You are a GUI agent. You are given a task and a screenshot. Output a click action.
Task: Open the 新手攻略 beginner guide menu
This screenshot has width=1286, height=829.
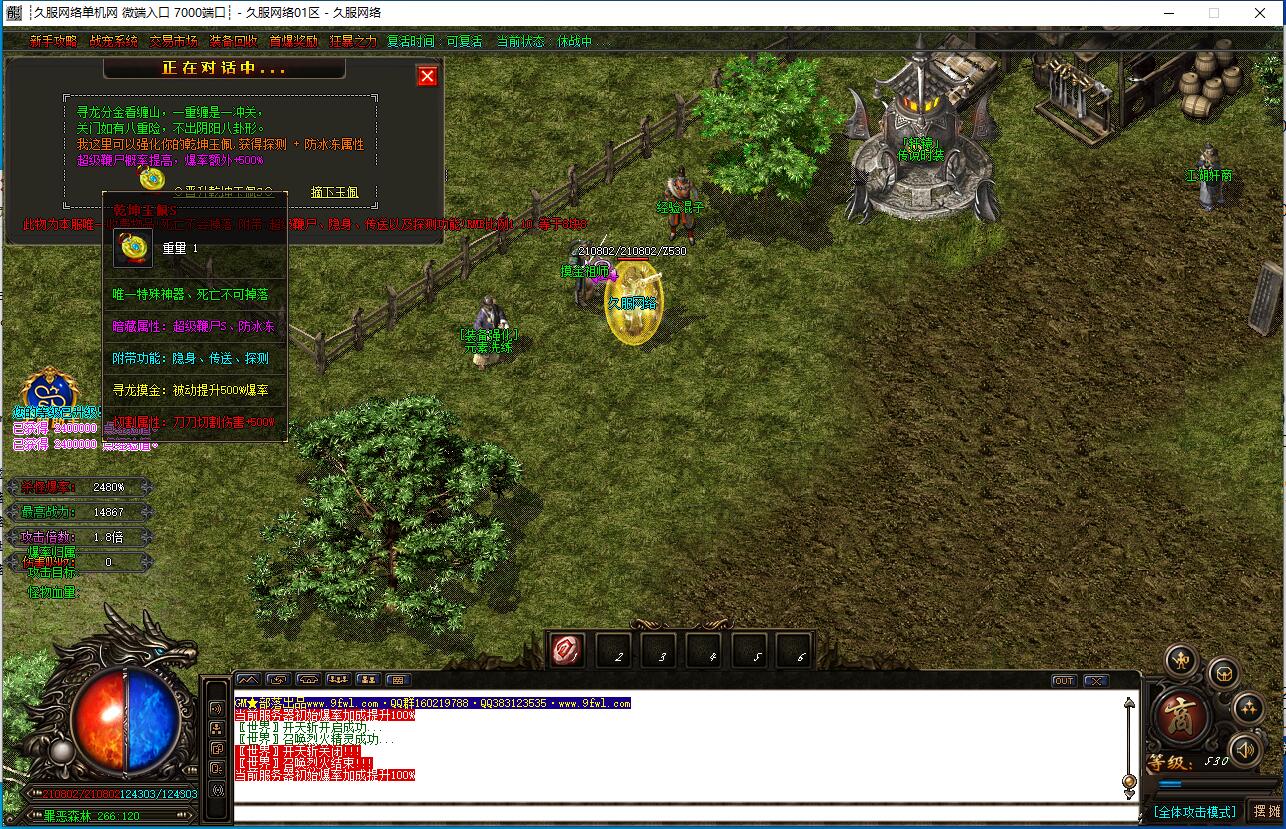pyautogui.click(x=53, y=42)
